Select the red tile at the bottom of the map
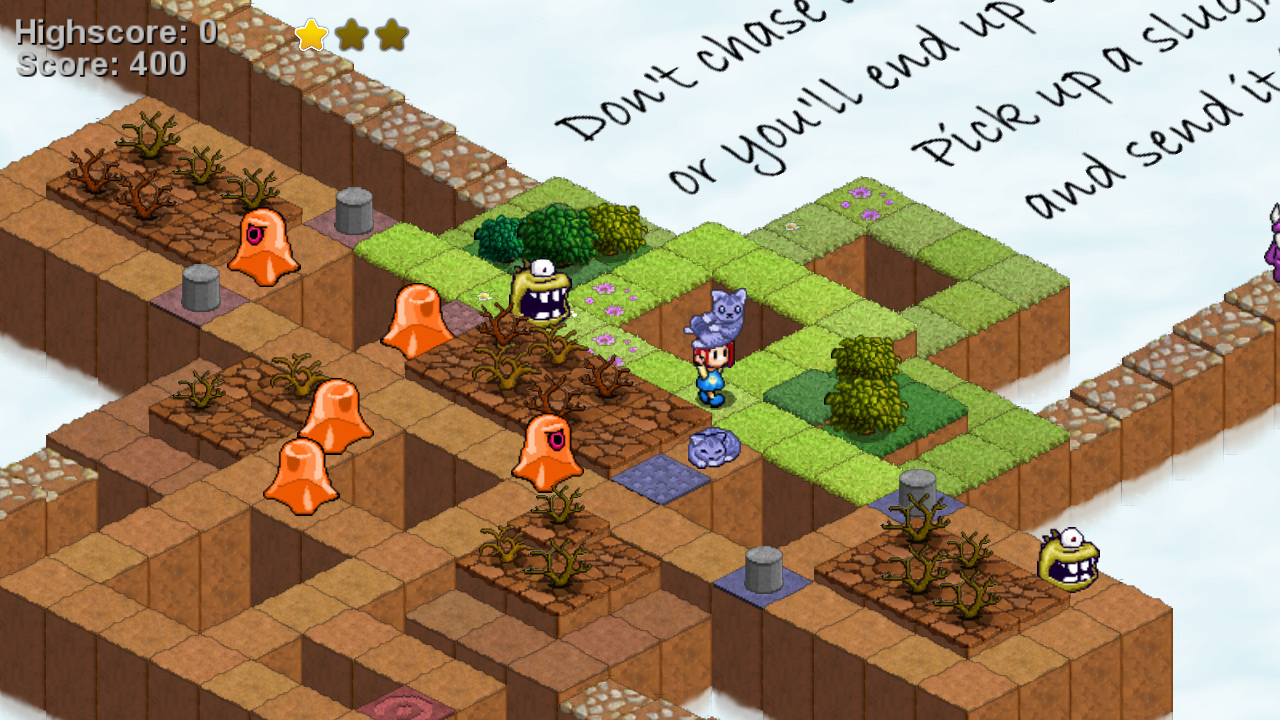The image size is (1280, 720). (x=403, y=706)
